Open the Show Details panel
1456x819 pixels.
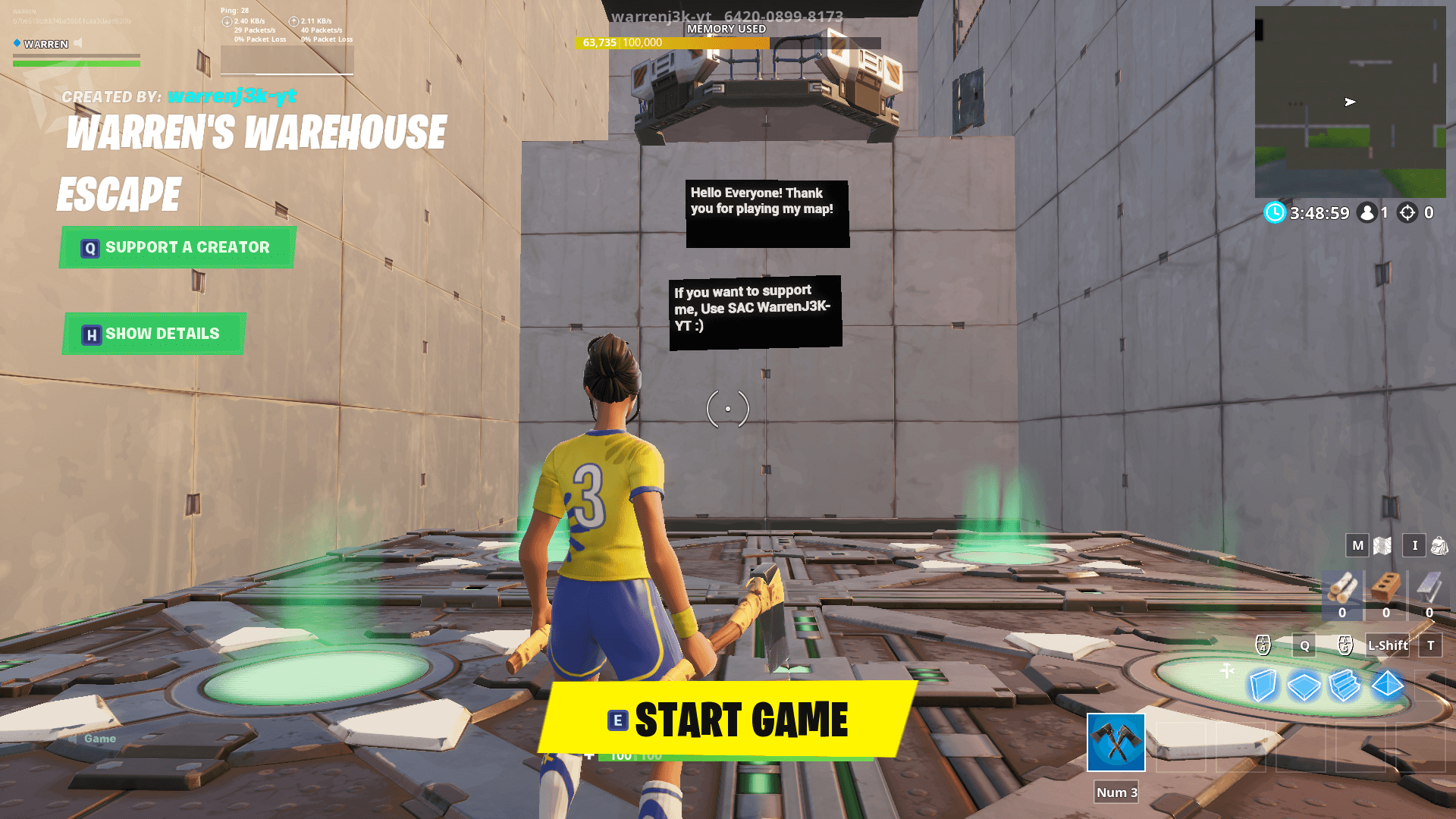coord(154,334)
